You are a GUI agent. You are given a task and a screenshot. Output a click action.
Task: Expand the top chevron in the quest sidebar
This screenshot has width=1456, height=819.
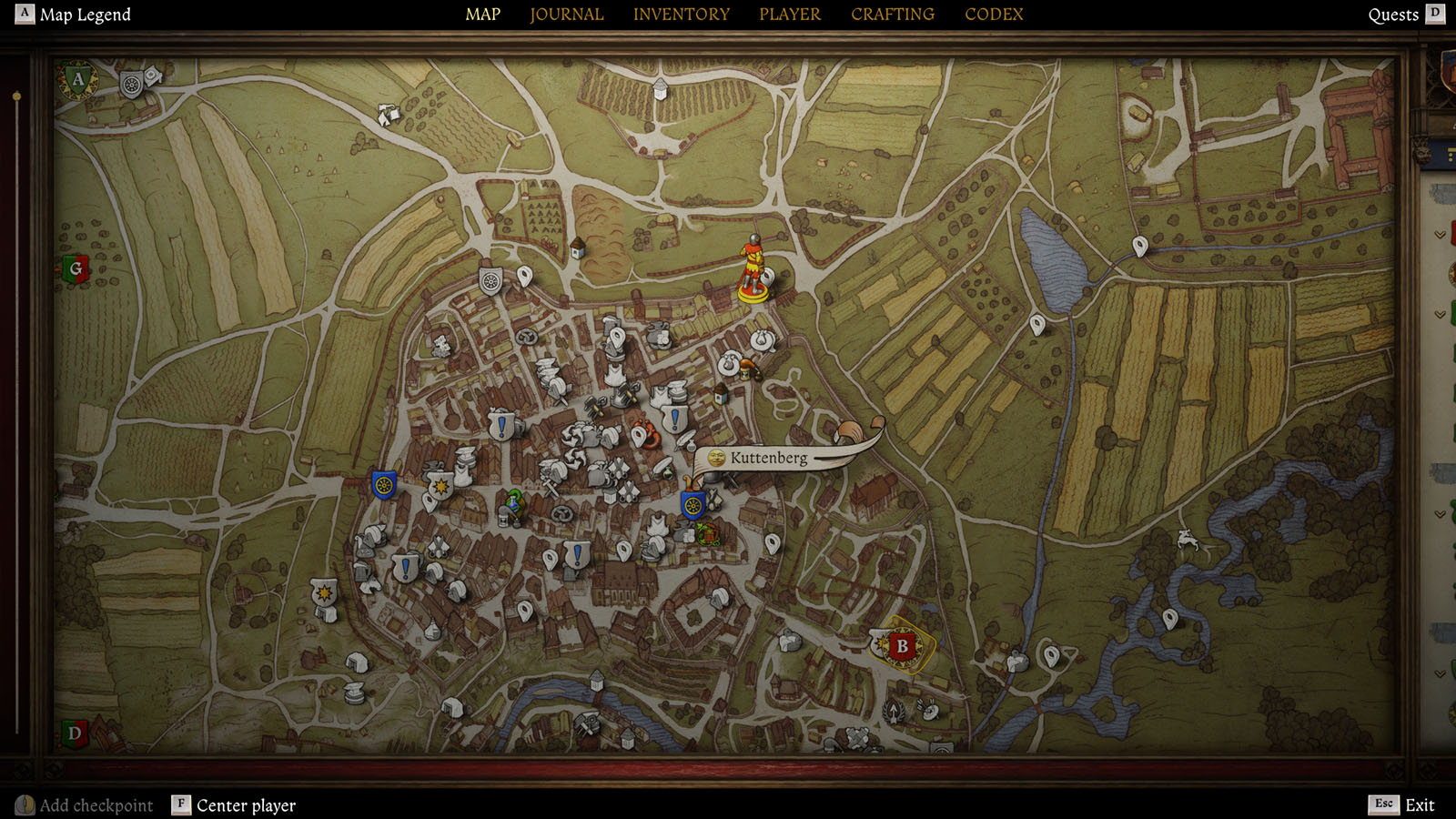(1438, 234)
